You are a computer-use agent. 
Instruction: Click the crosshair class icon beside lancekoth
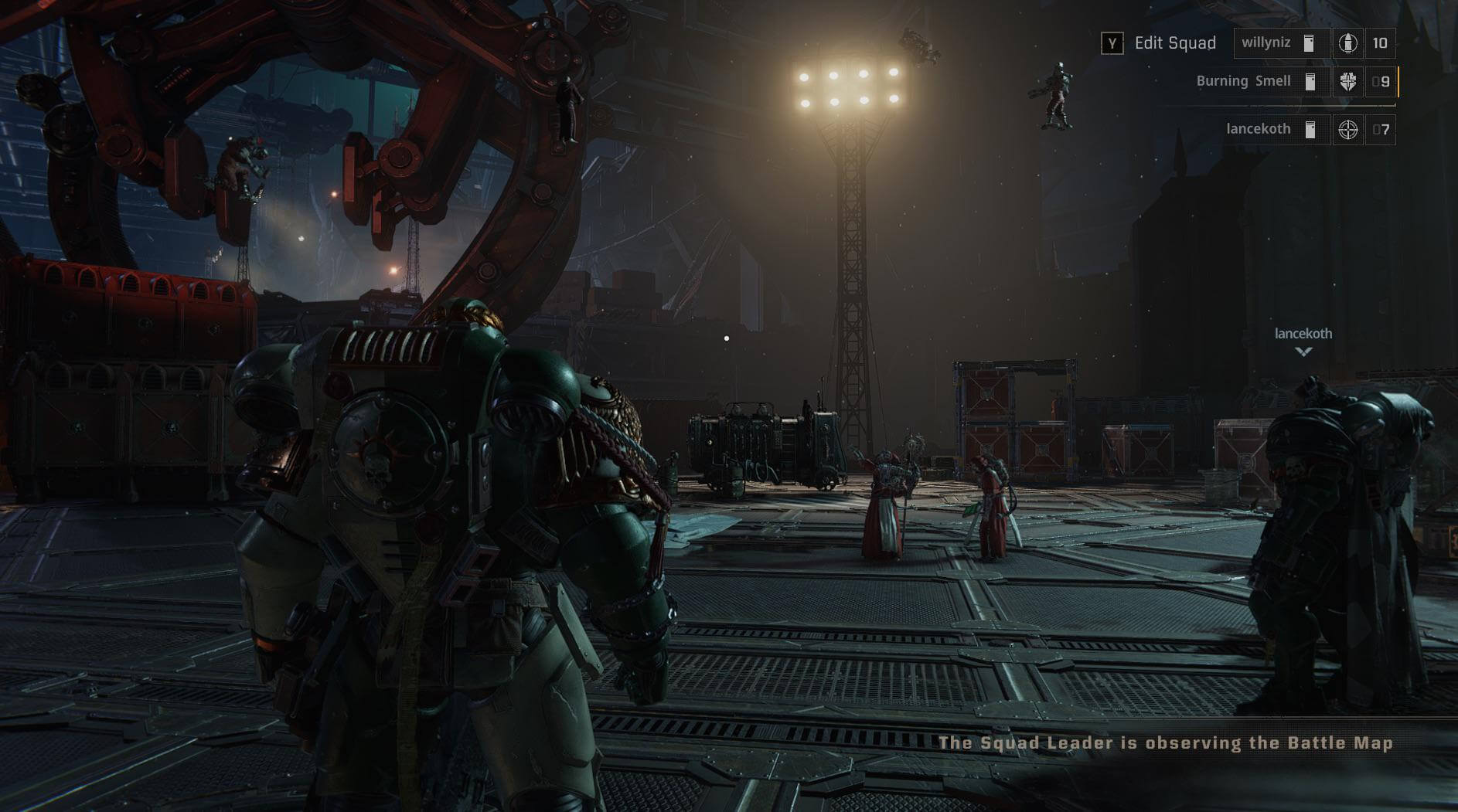click(1347, 130)
